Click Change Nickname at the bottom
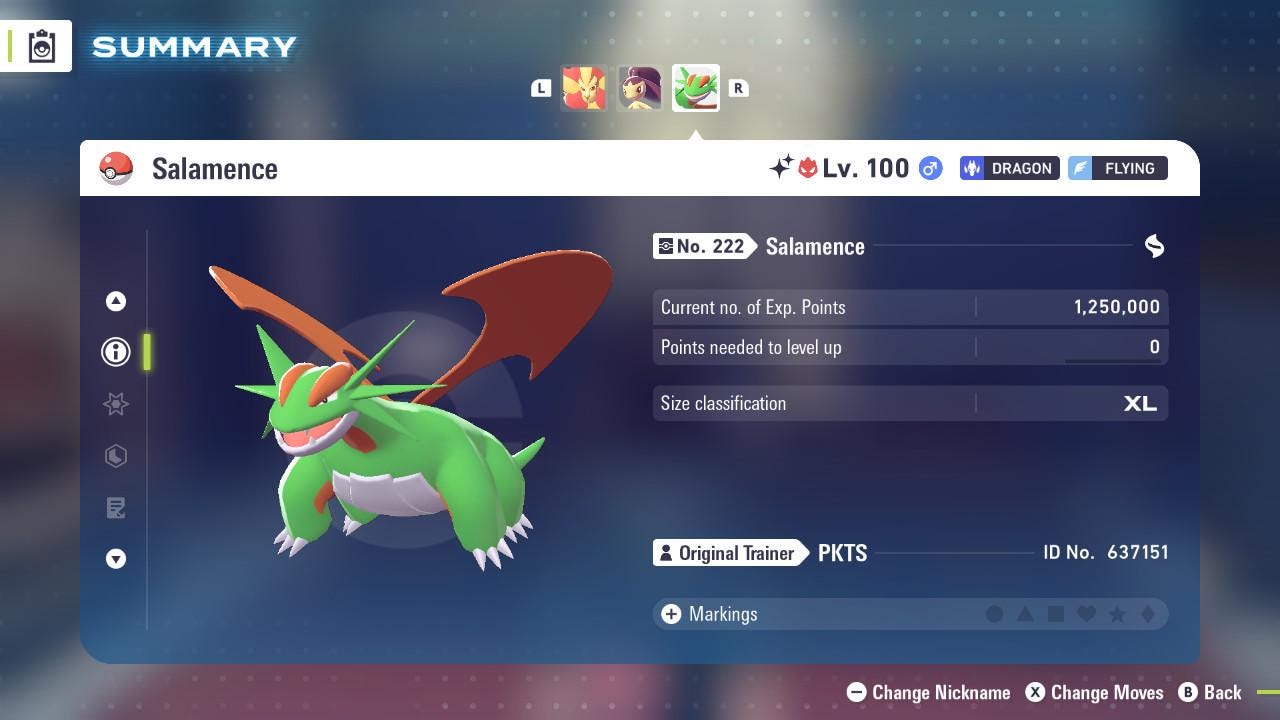 click(x=928, y=692)
